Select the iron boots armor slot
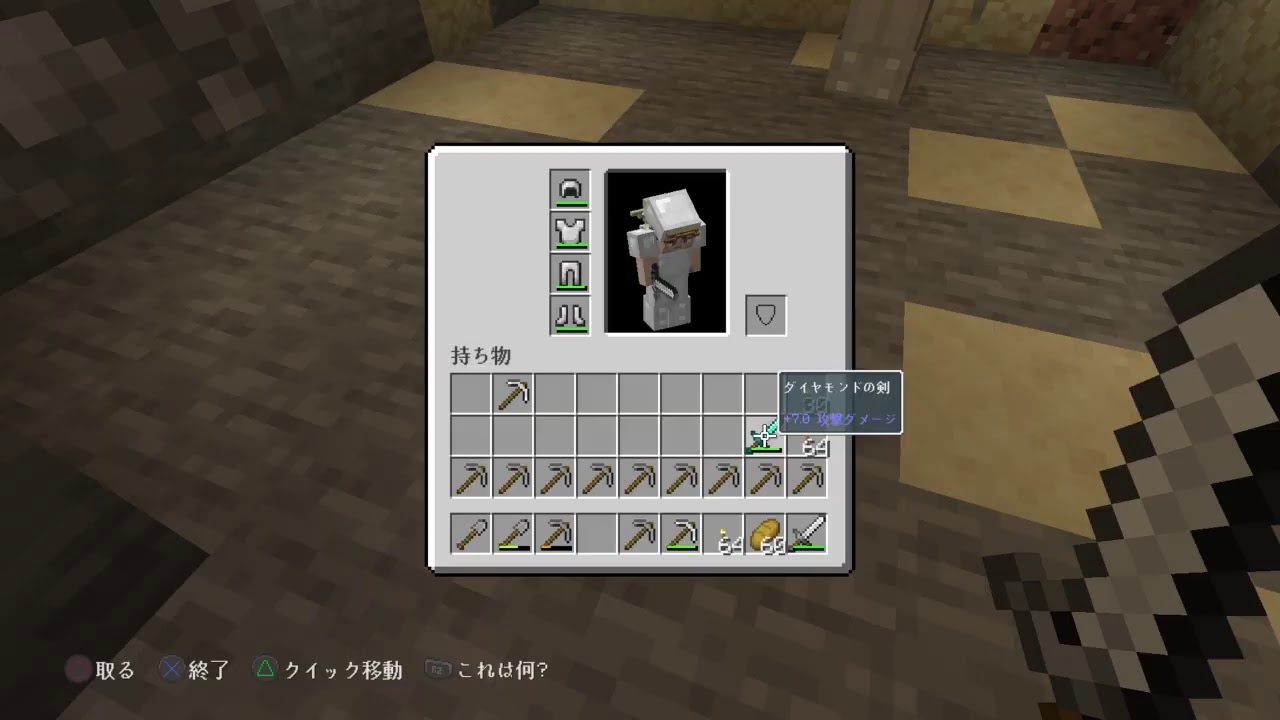The height and width of the screenshot is (720, 1280). (x=570, y=314)
